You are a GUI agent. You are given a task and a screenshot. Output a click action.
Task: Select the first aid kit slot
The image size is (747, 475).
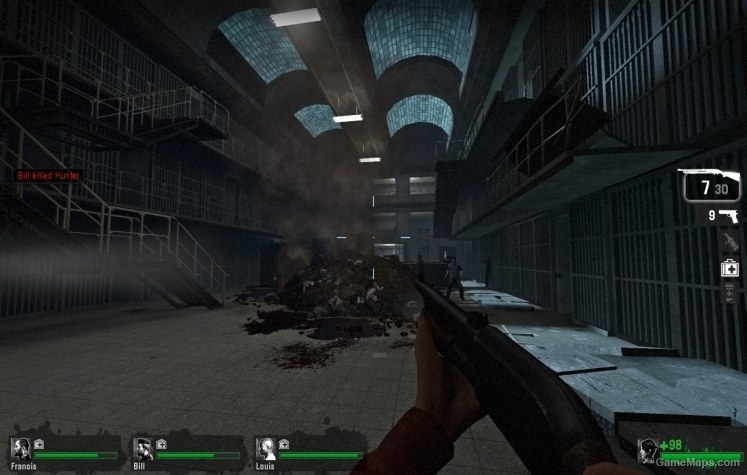pos(730,268)
